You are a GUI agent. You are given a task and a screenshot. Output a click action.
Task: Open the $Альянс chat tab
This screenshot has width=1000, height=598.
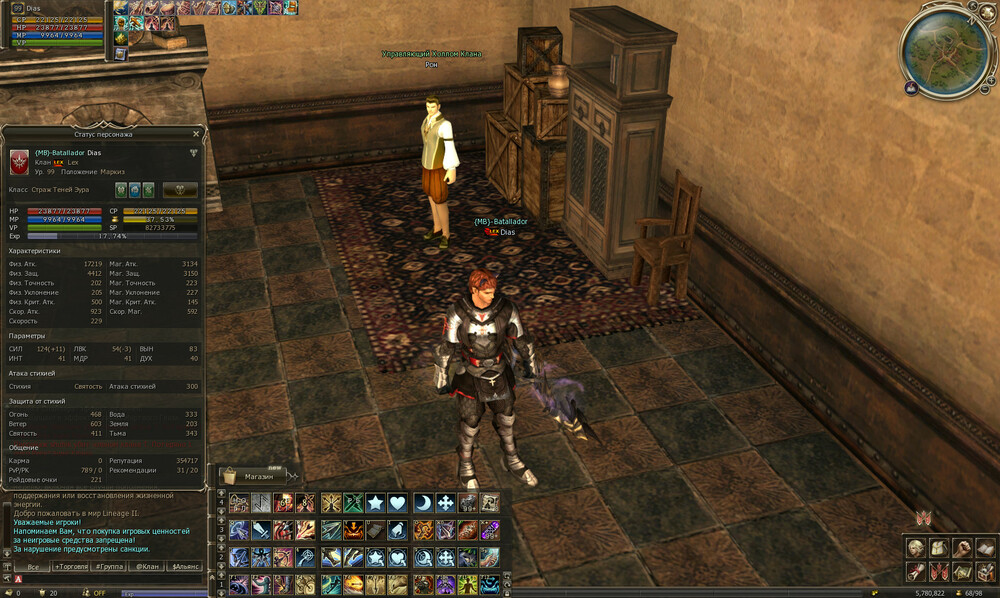coord(185,566)
